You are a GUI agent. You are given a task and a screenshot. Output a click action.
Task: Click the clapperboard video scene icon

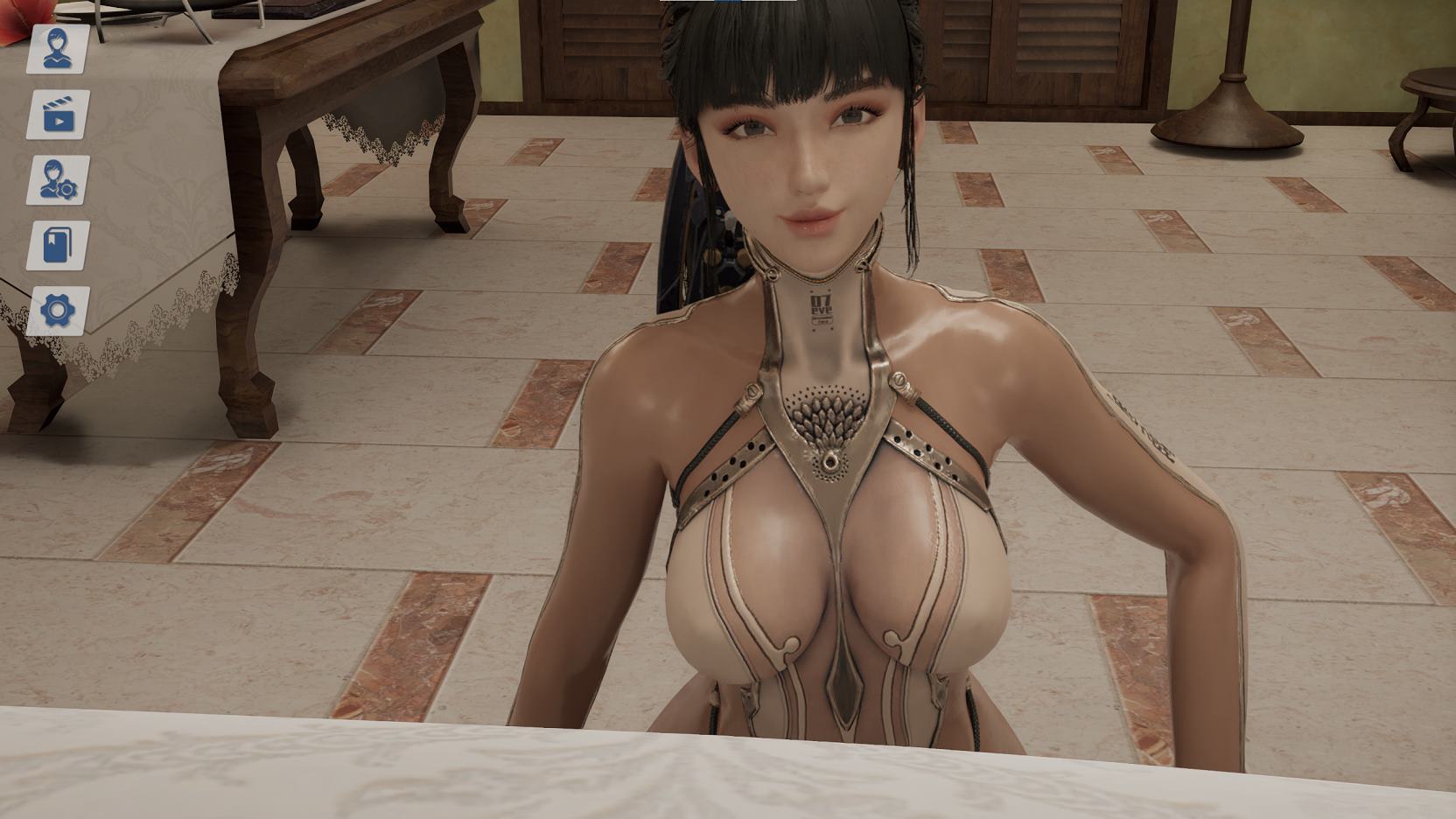point(58,115)
